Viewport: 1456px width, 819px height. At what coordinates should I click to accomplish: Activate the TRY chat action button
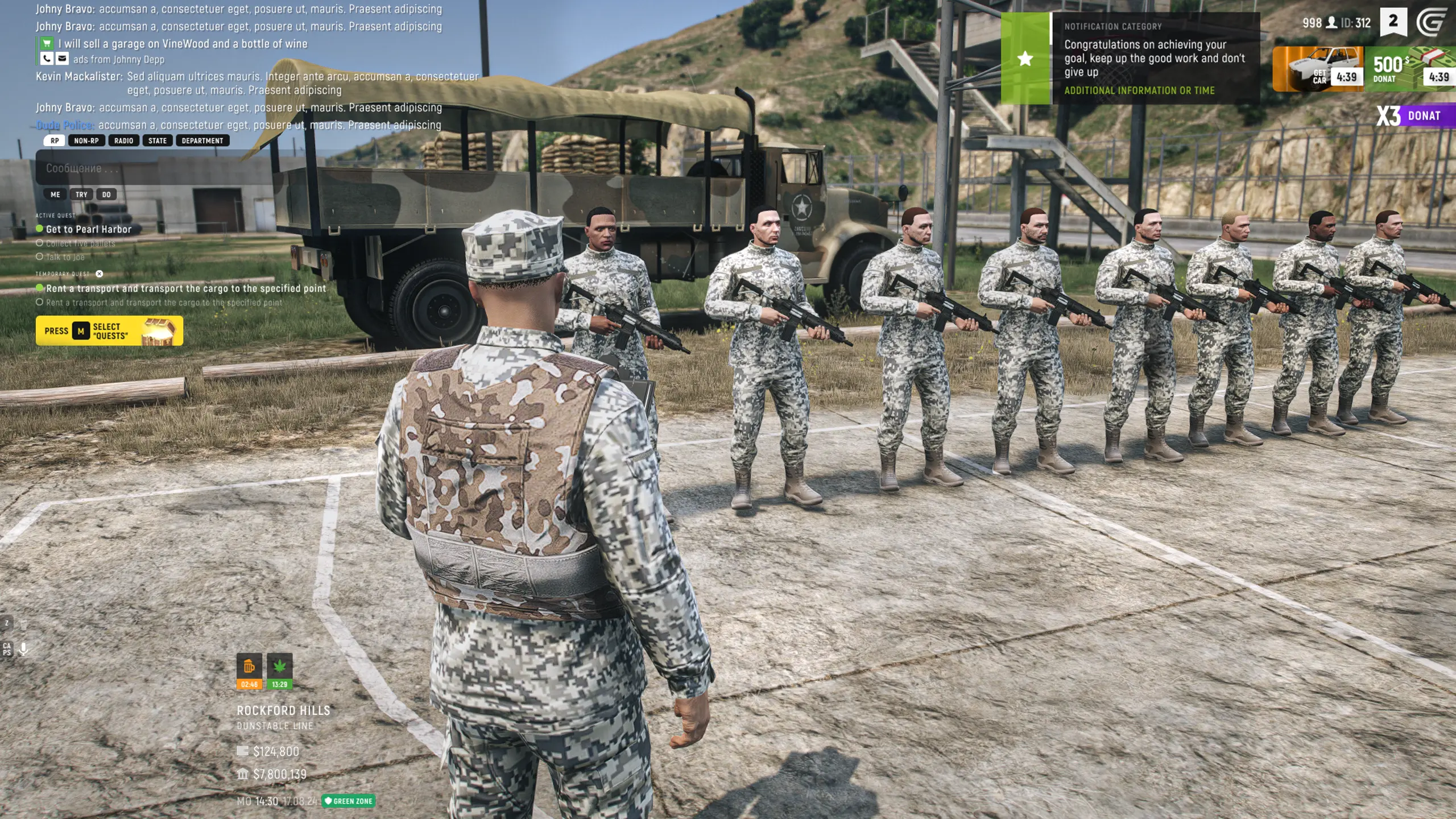pyautogui.click(x=81, y=195)
